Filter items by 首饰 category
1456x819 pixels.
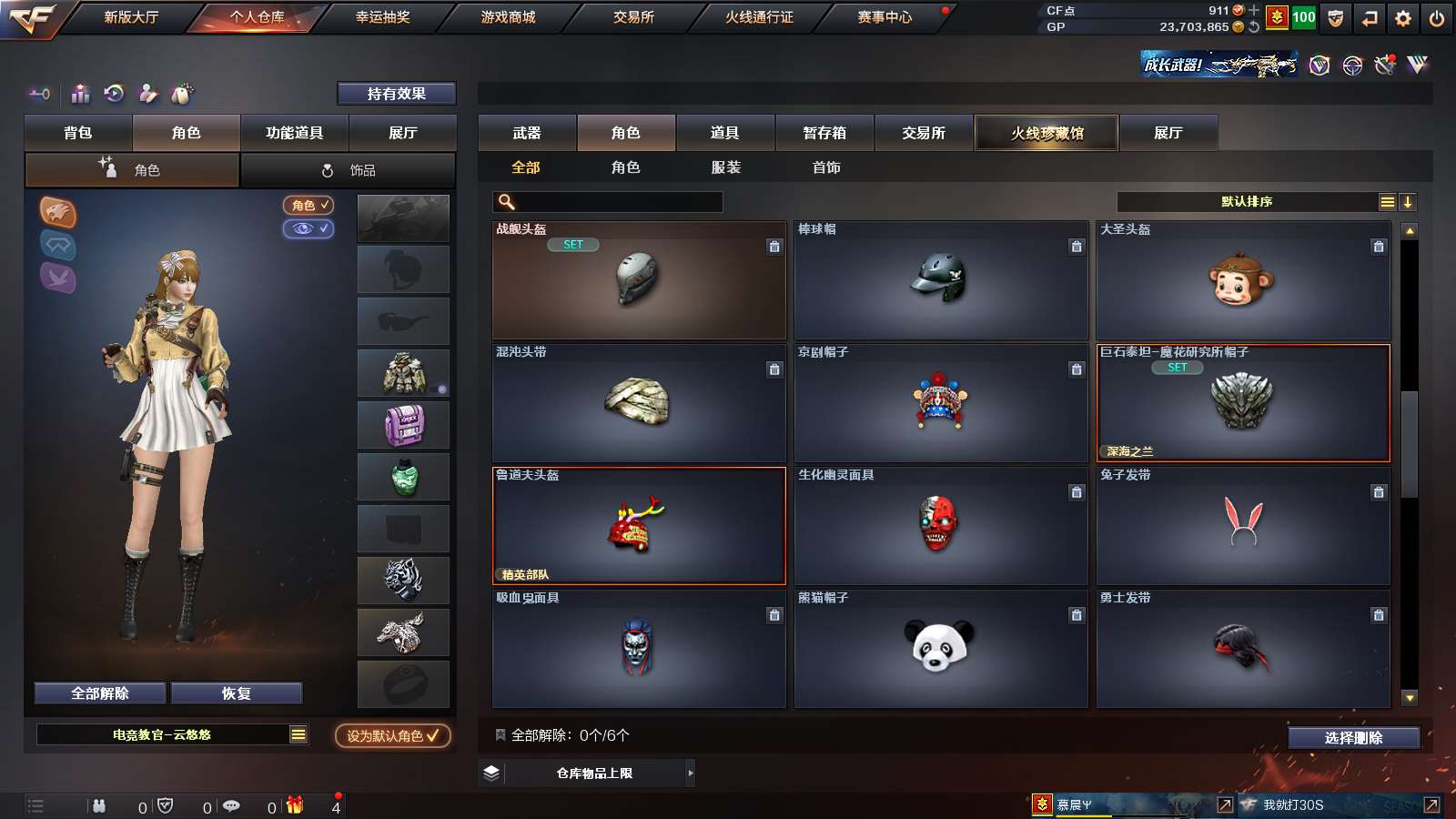click(826, 167)
